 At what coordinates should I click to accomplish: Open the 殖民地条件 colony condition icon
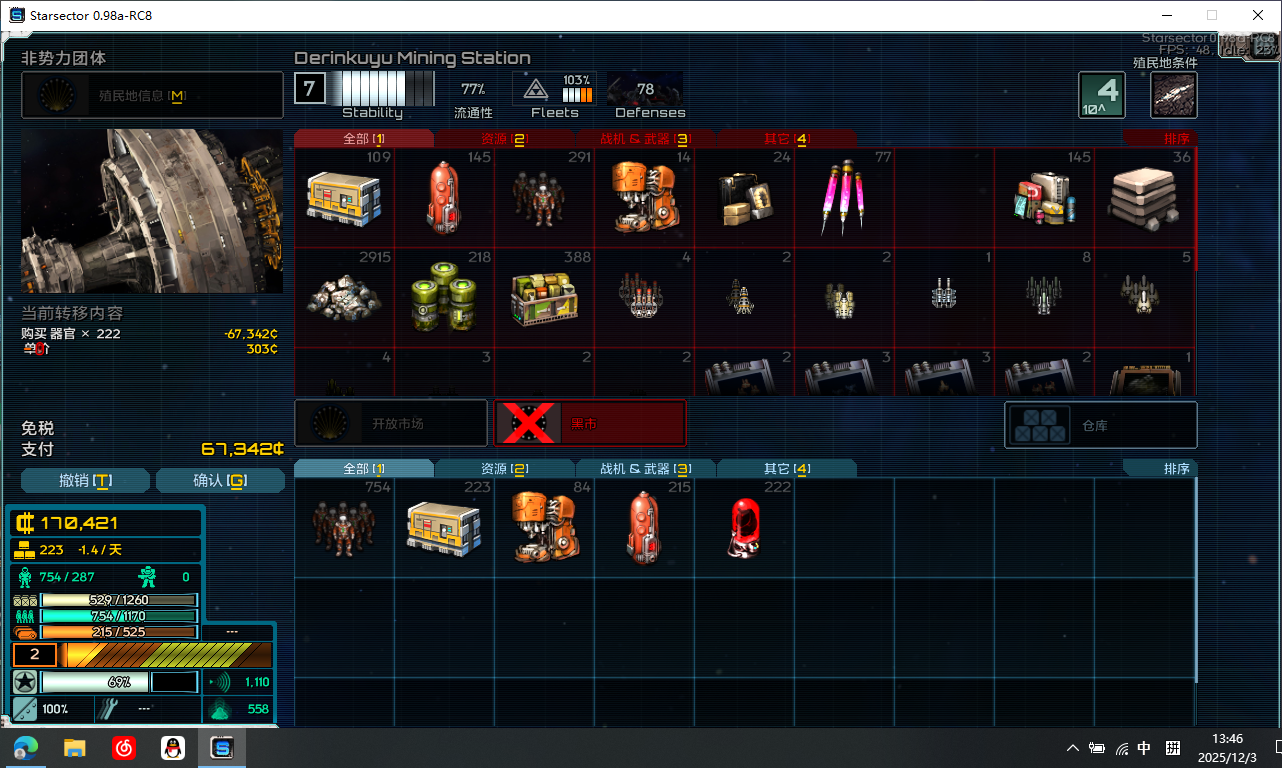tap(1174, 95)
